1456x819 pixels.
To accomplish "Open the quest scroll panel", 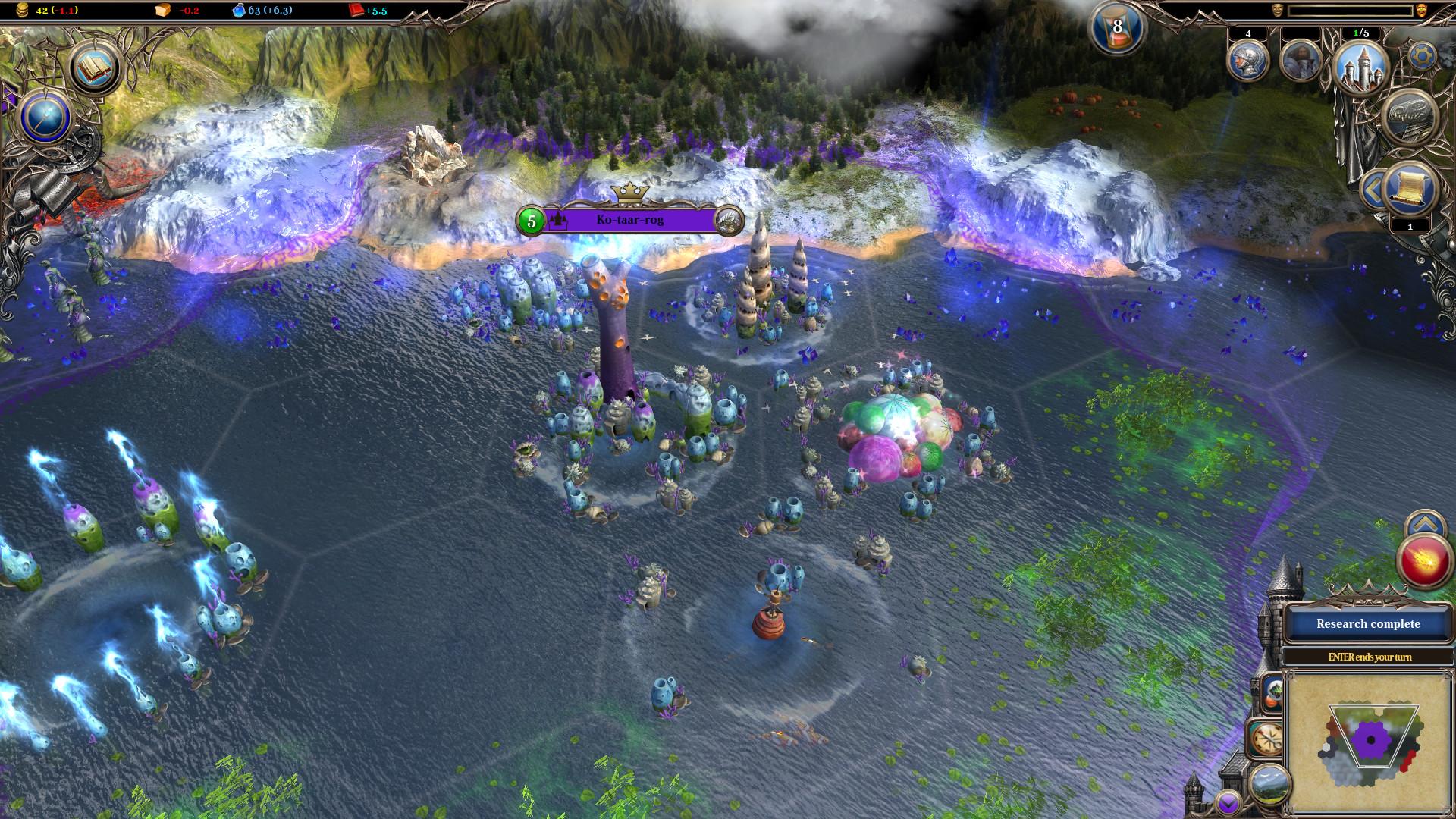I will tap(1409, 190).
